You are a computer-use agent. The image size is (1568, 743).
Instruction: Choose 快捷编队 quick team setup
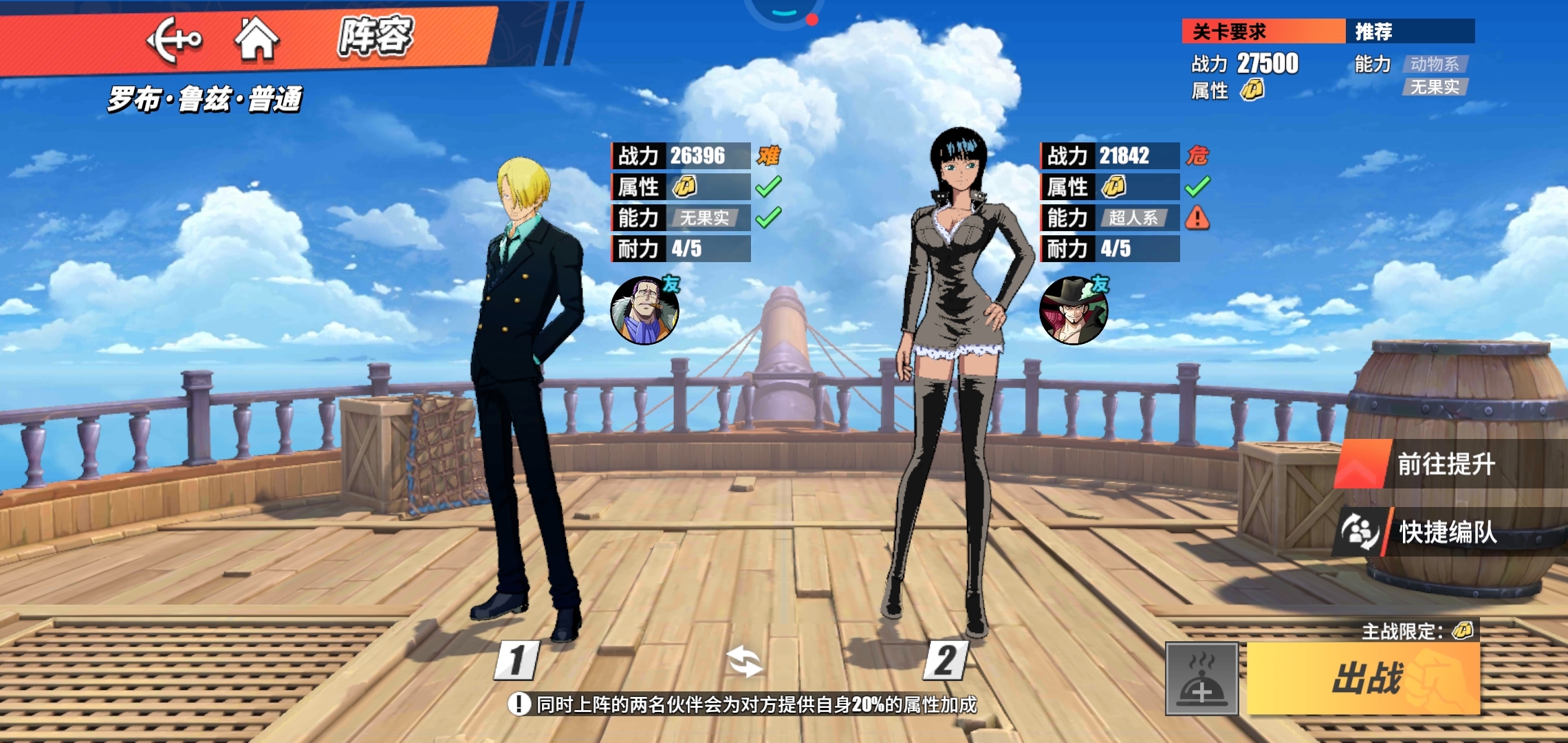(x=1446, y=532)
